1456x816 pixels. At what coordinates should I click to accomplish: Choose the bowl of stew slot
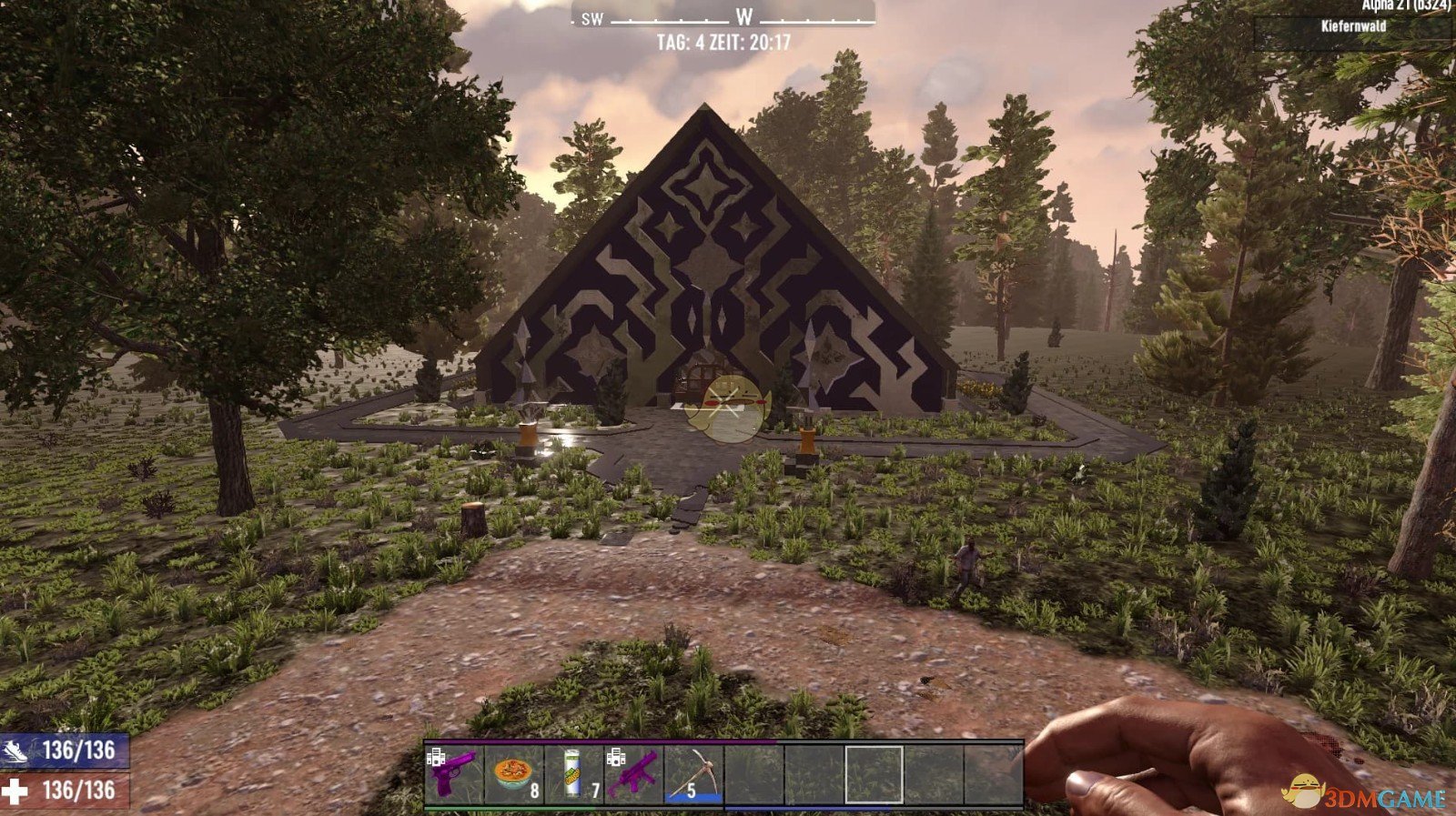click(514, 774)
